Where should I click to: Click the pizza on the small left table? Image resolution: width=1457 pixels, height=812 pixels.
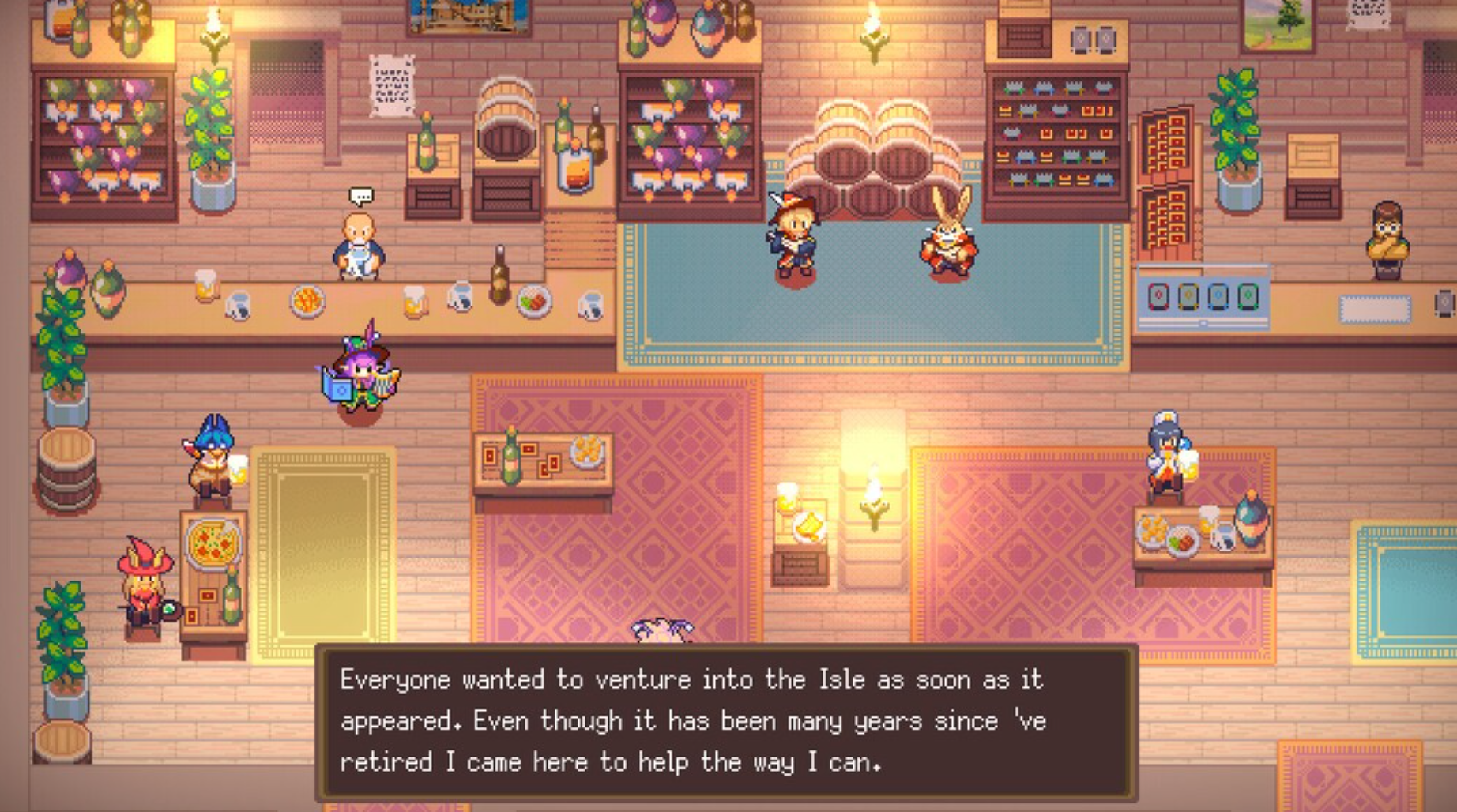212,545
